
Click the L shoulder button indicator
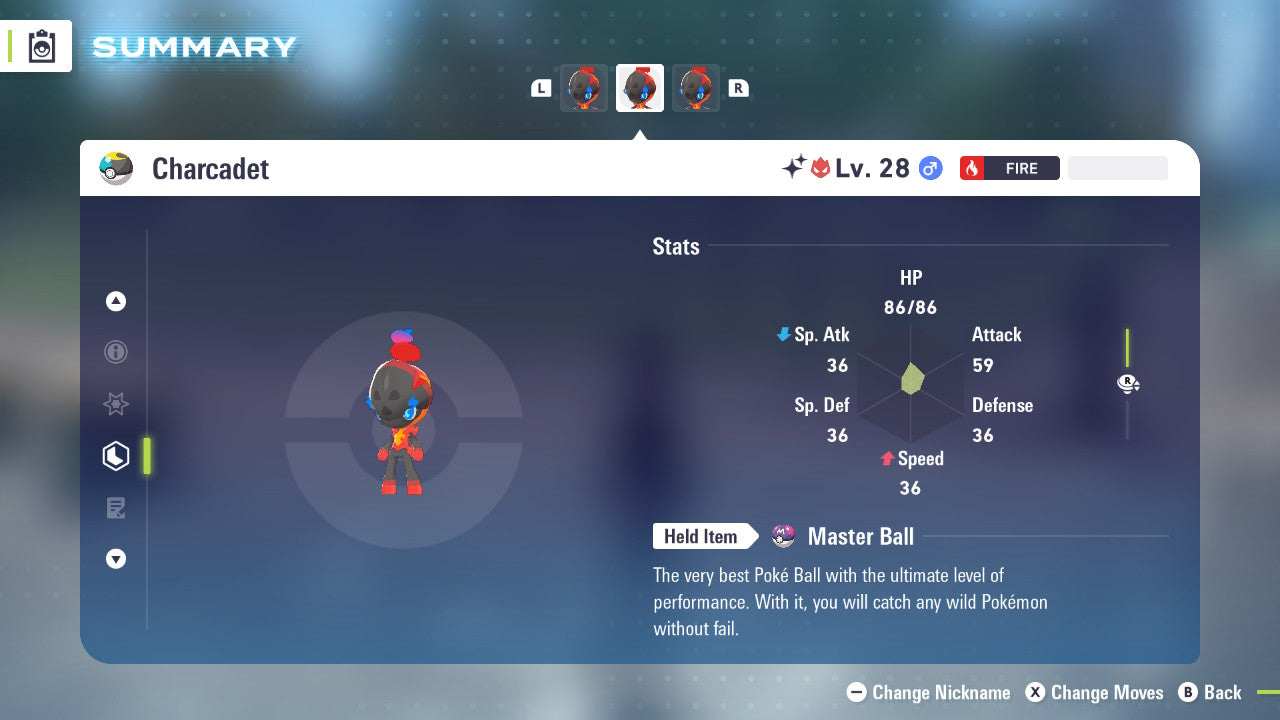coord(540,88)
